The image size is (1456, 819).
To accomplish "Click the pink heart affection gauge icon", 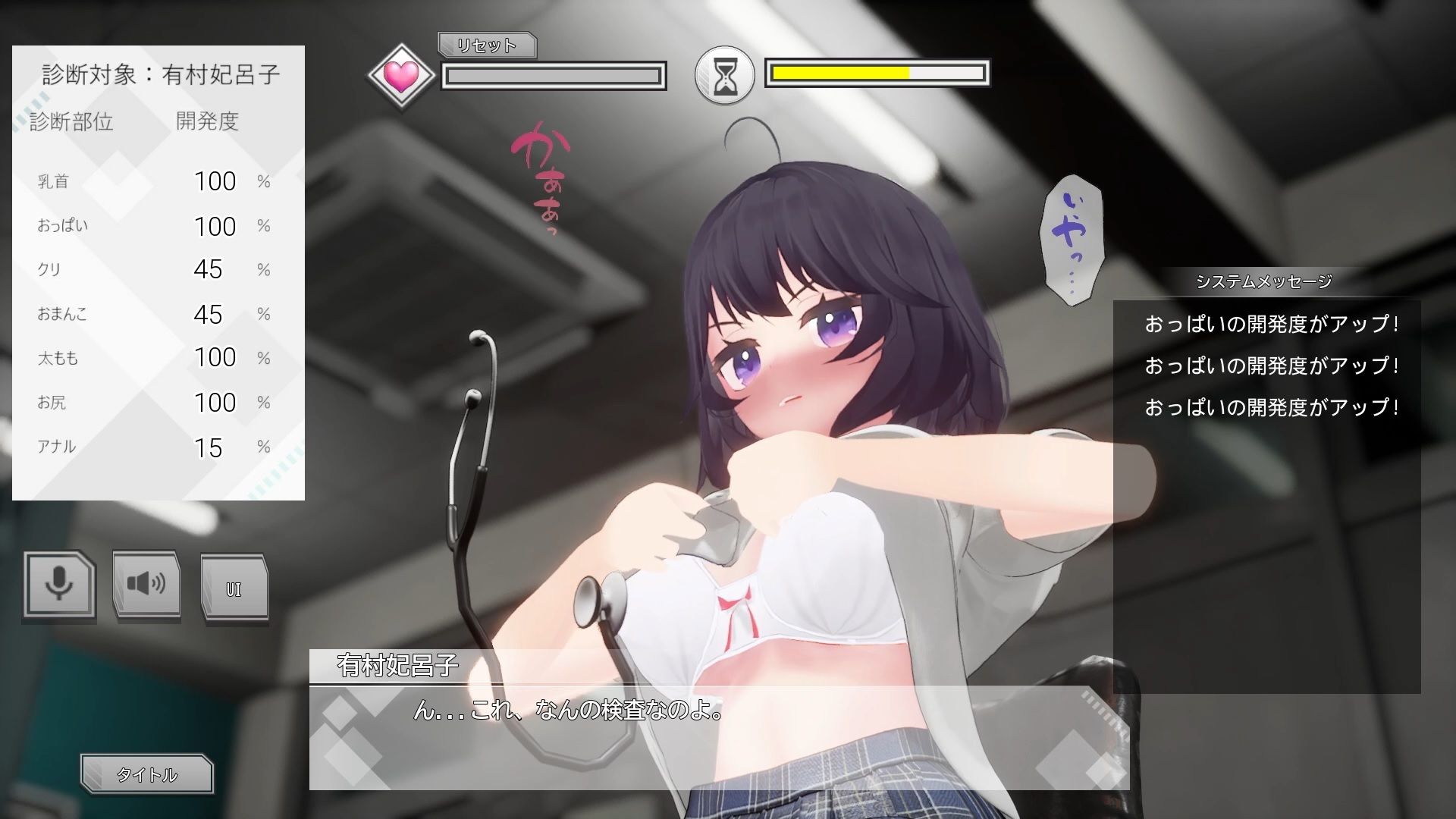I will (x=402, y=74).
